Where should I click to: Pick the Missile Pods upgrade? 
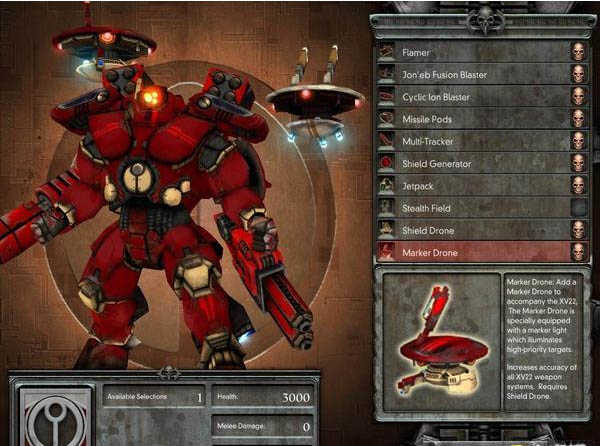[470, 119]
